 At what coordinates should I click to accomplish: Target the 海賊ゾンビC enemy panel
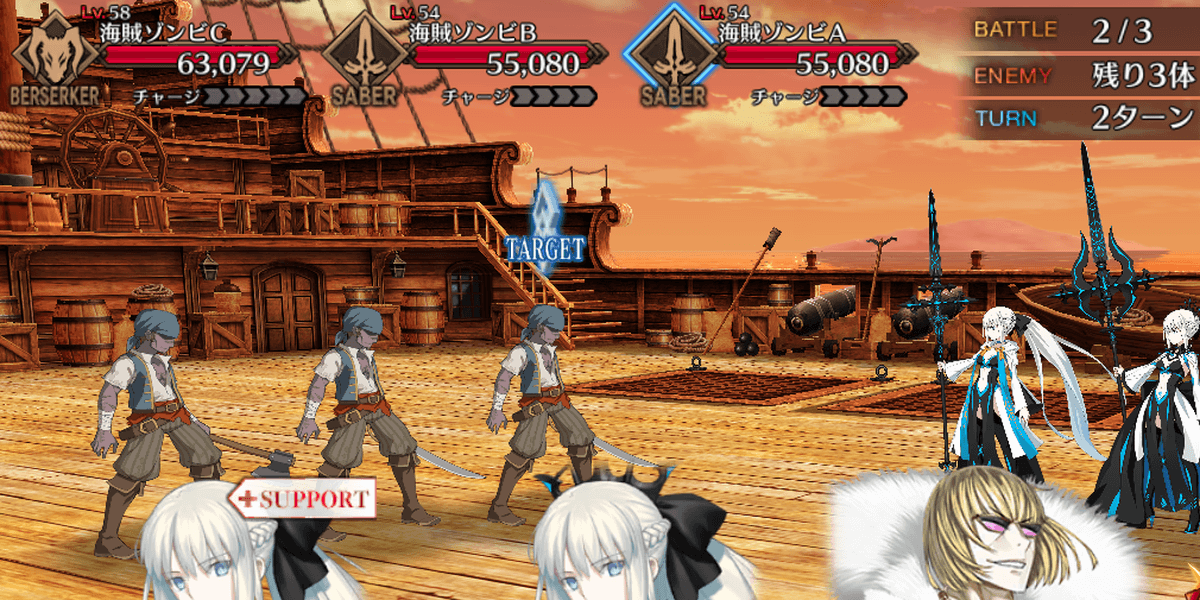160,60
